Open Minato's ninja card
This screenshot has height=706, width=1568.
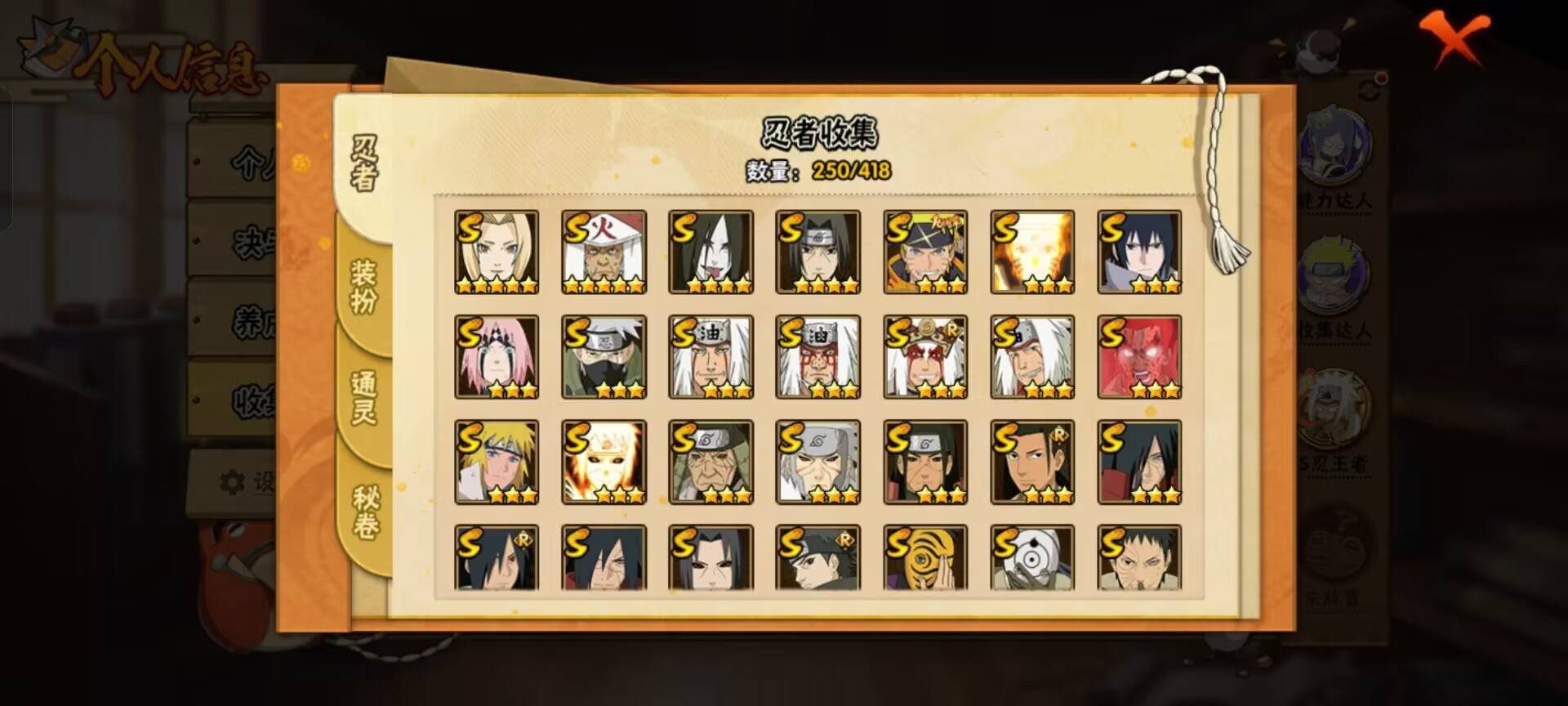click(497, 463)
